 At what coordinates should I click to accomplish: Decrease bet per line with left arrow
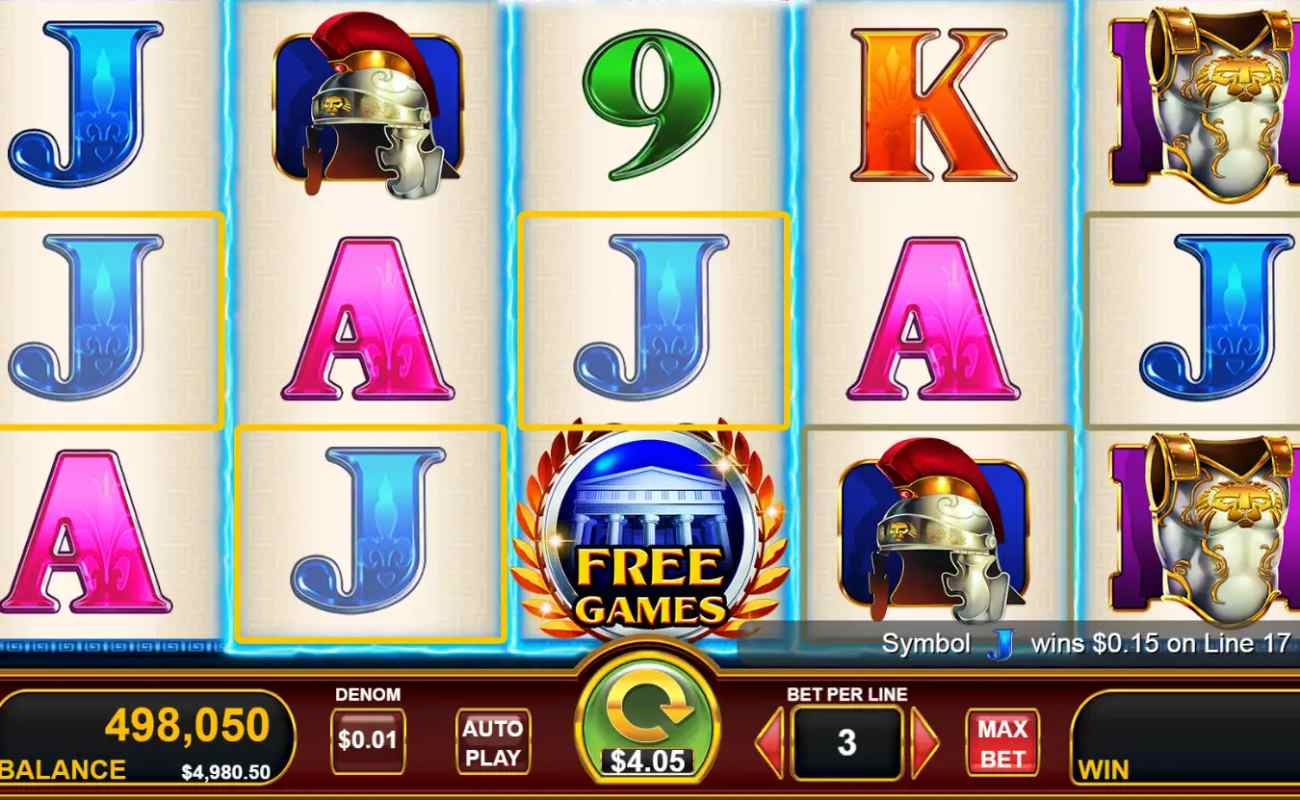(x=772, y=740)
